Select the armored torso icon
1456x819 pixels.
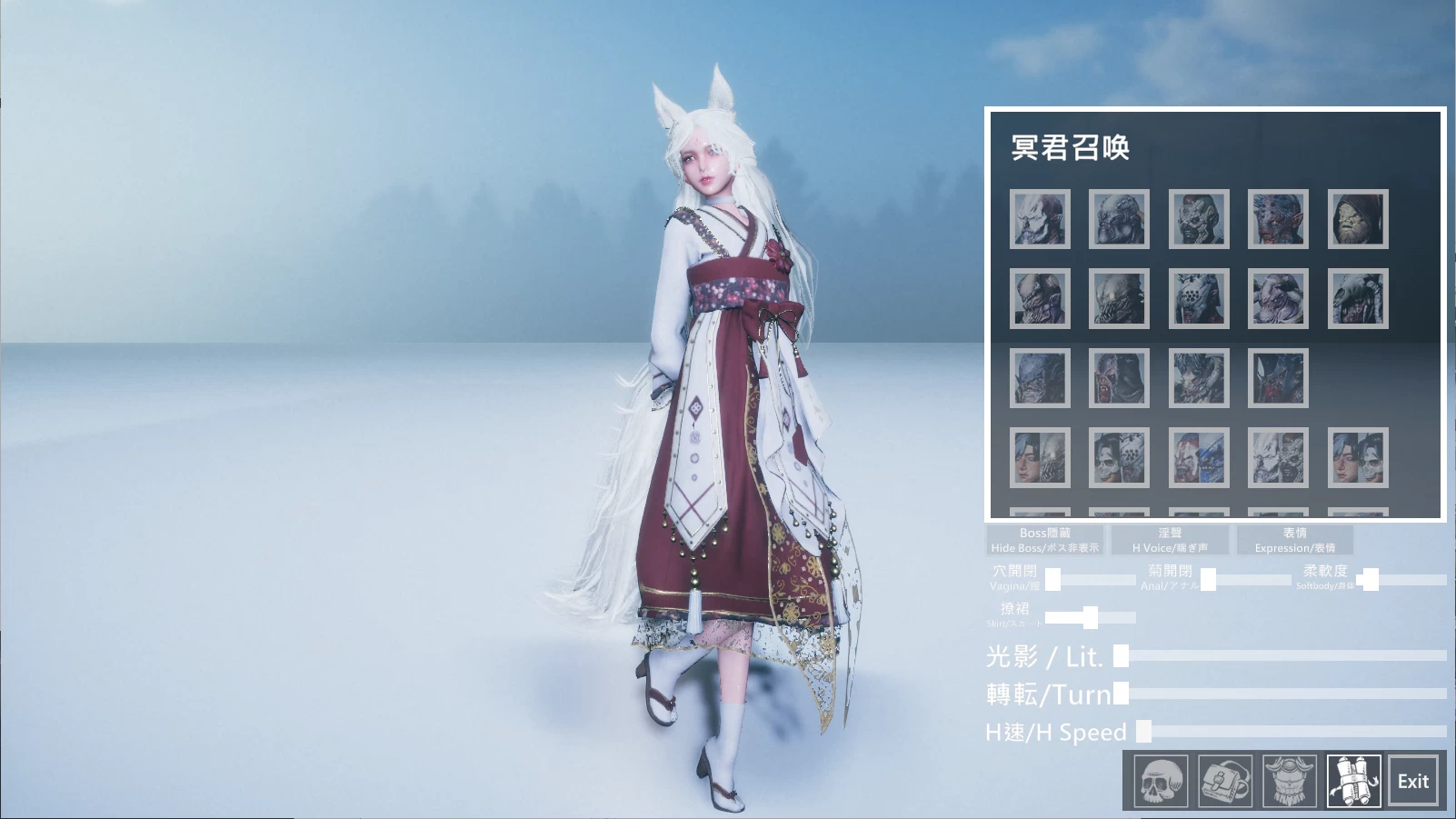[1289, 781]
